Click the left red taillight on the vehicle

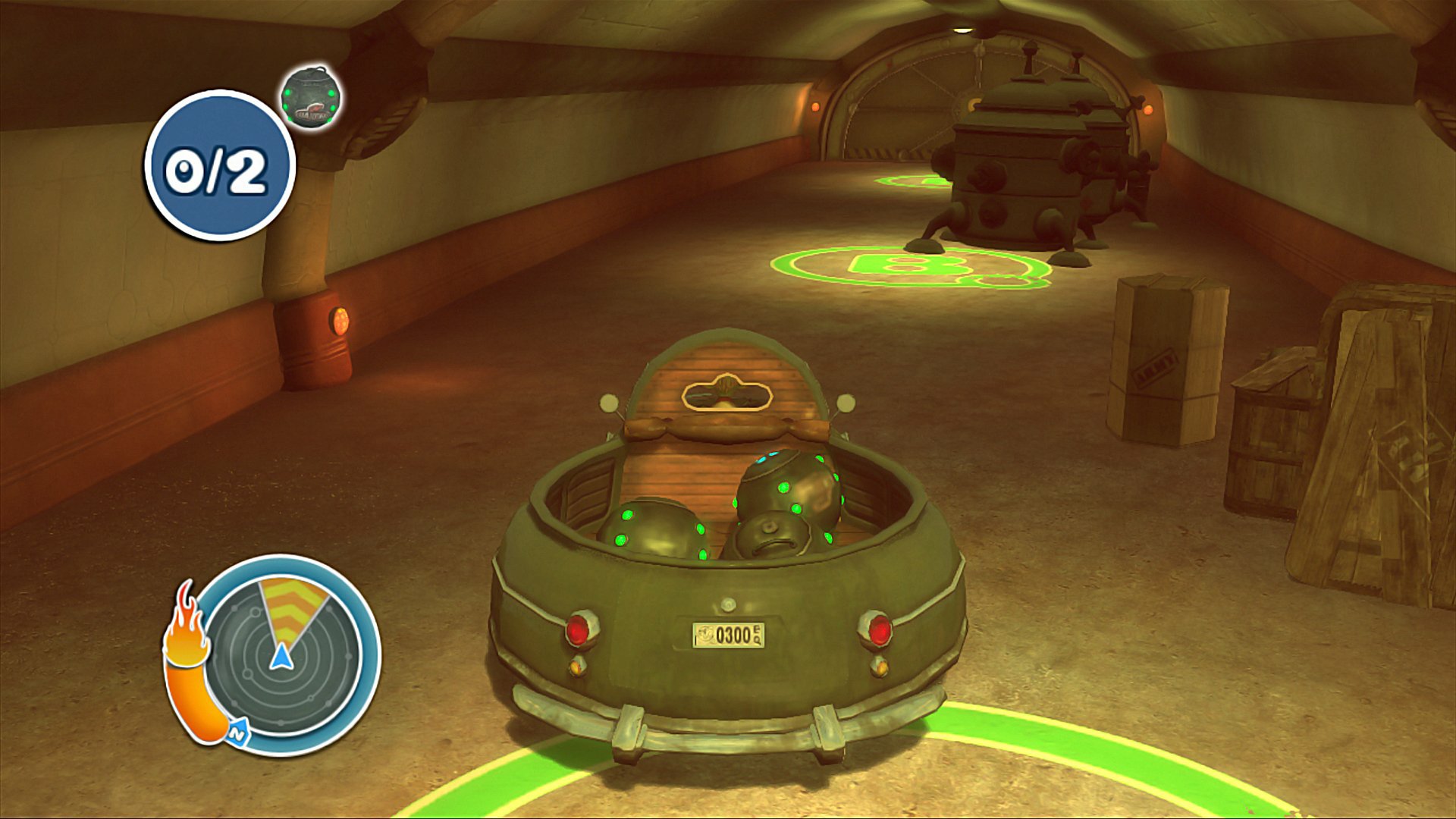(x=579, y=628)
